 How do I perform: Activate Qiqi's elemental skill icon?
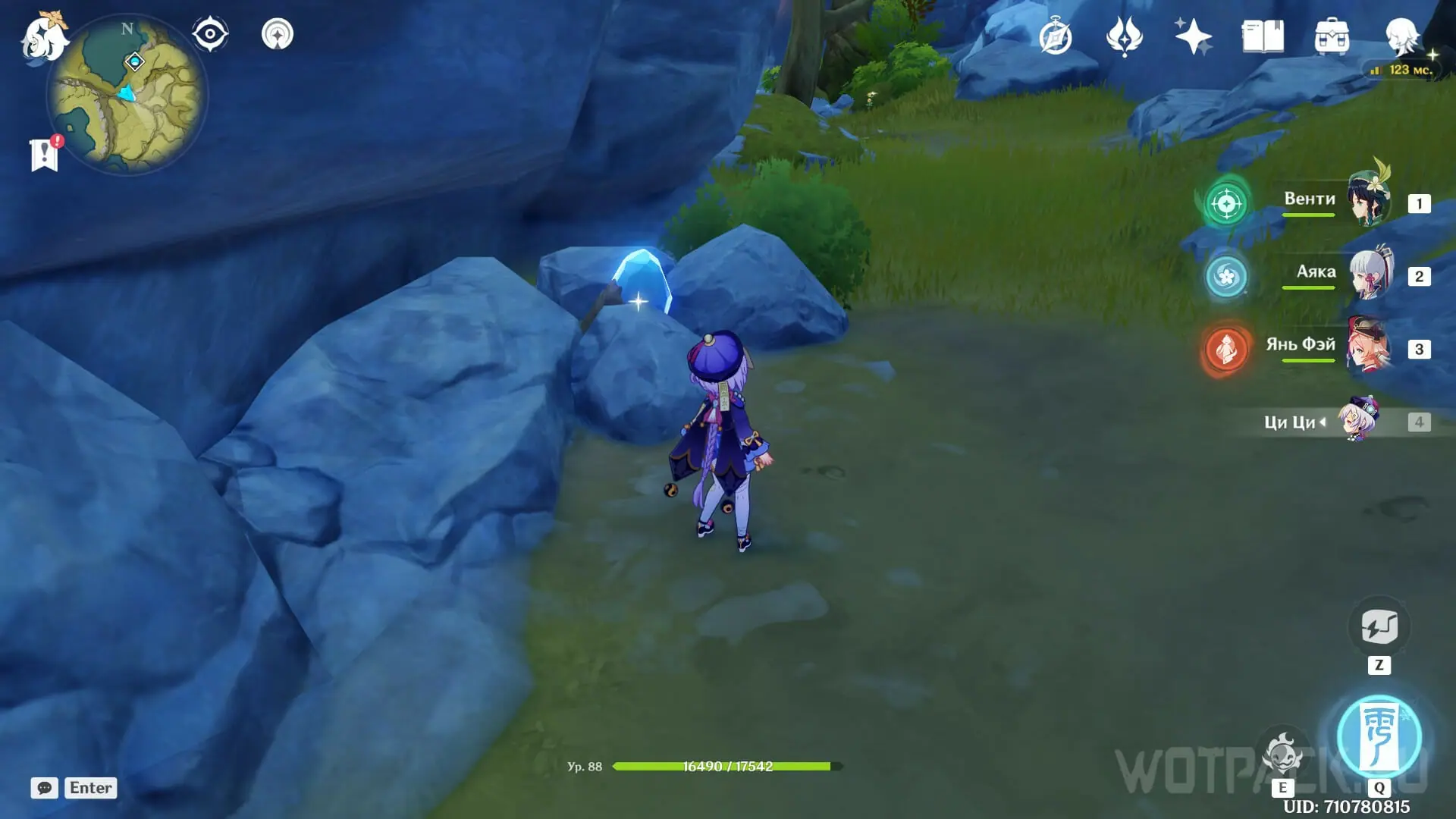(1282, 754)
